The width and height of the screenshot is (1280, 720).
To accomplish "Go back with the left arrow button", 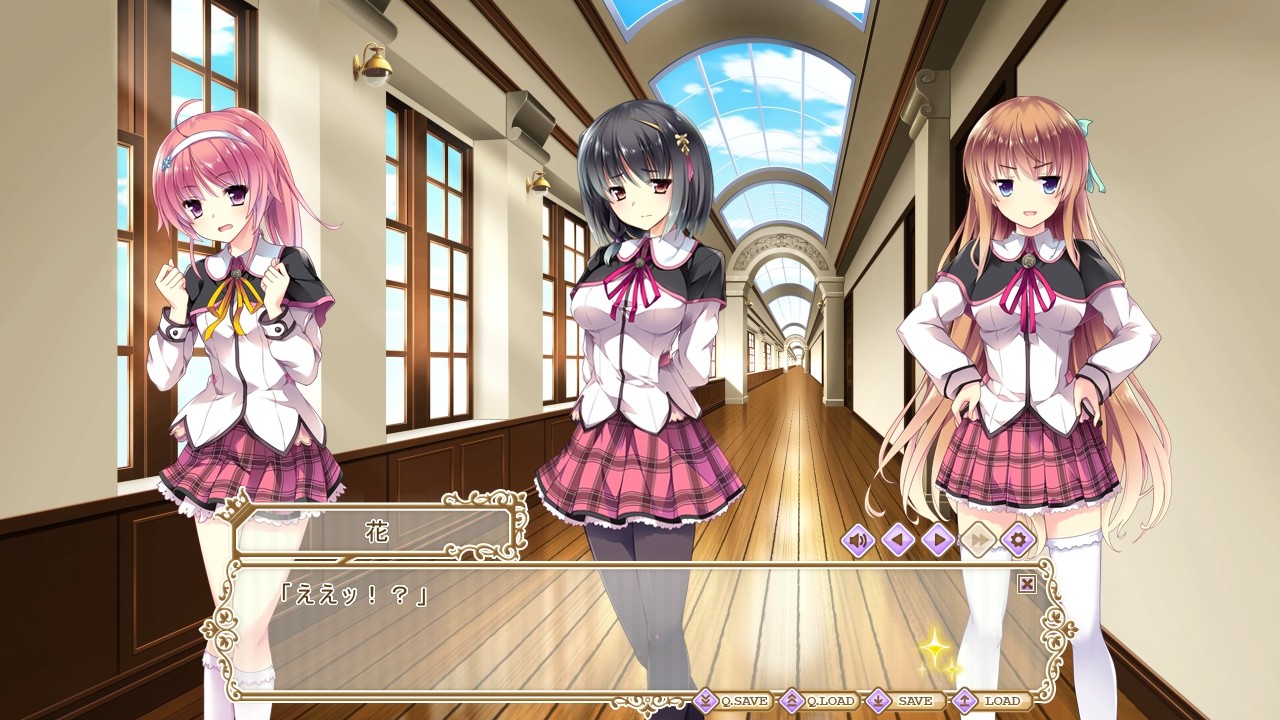I will [x=898, y=541].
